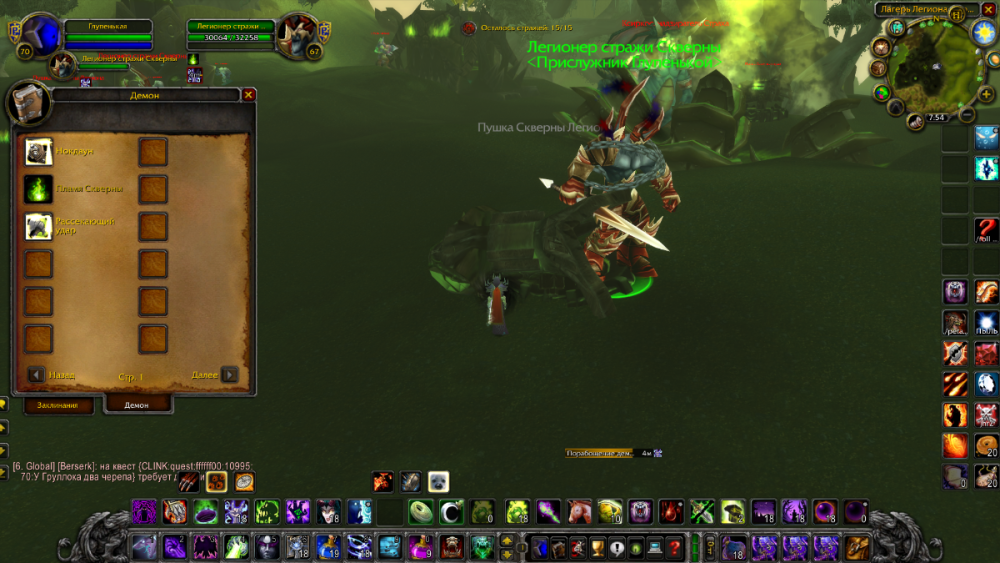Select the player portrait frame
Viewport: 1000px width, 563px height.
(41, 37)
